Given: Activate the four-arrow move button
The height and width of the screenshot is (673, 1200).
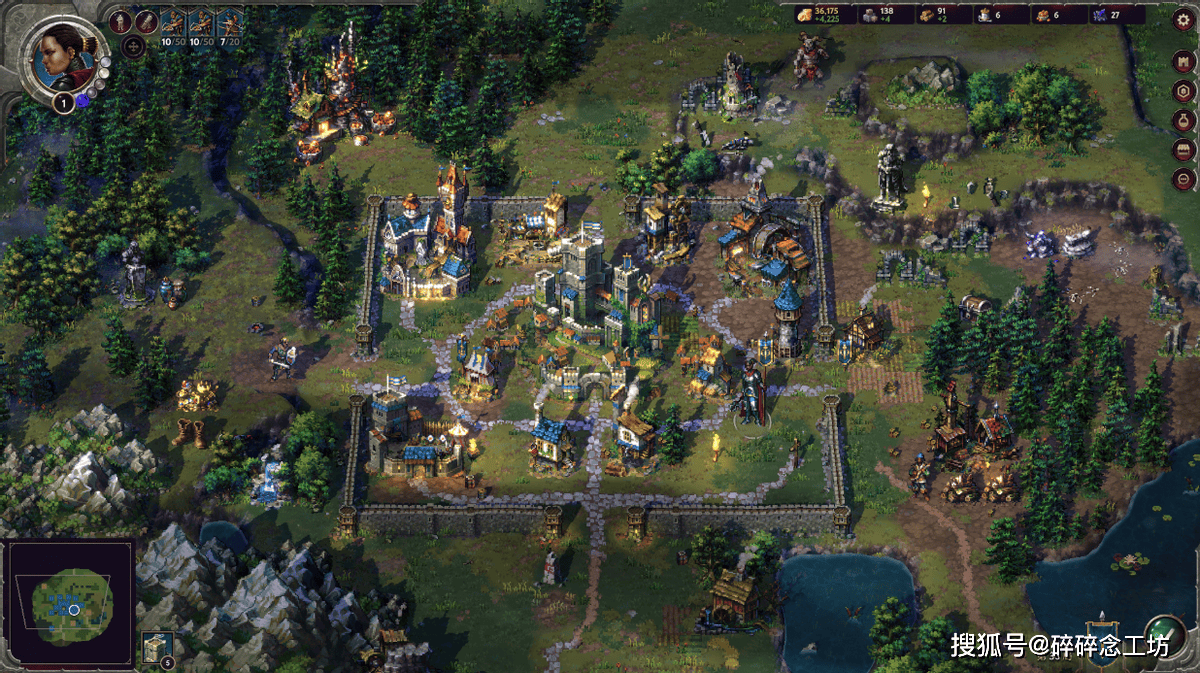Looking at the screenshot, I should pos(133,46).
